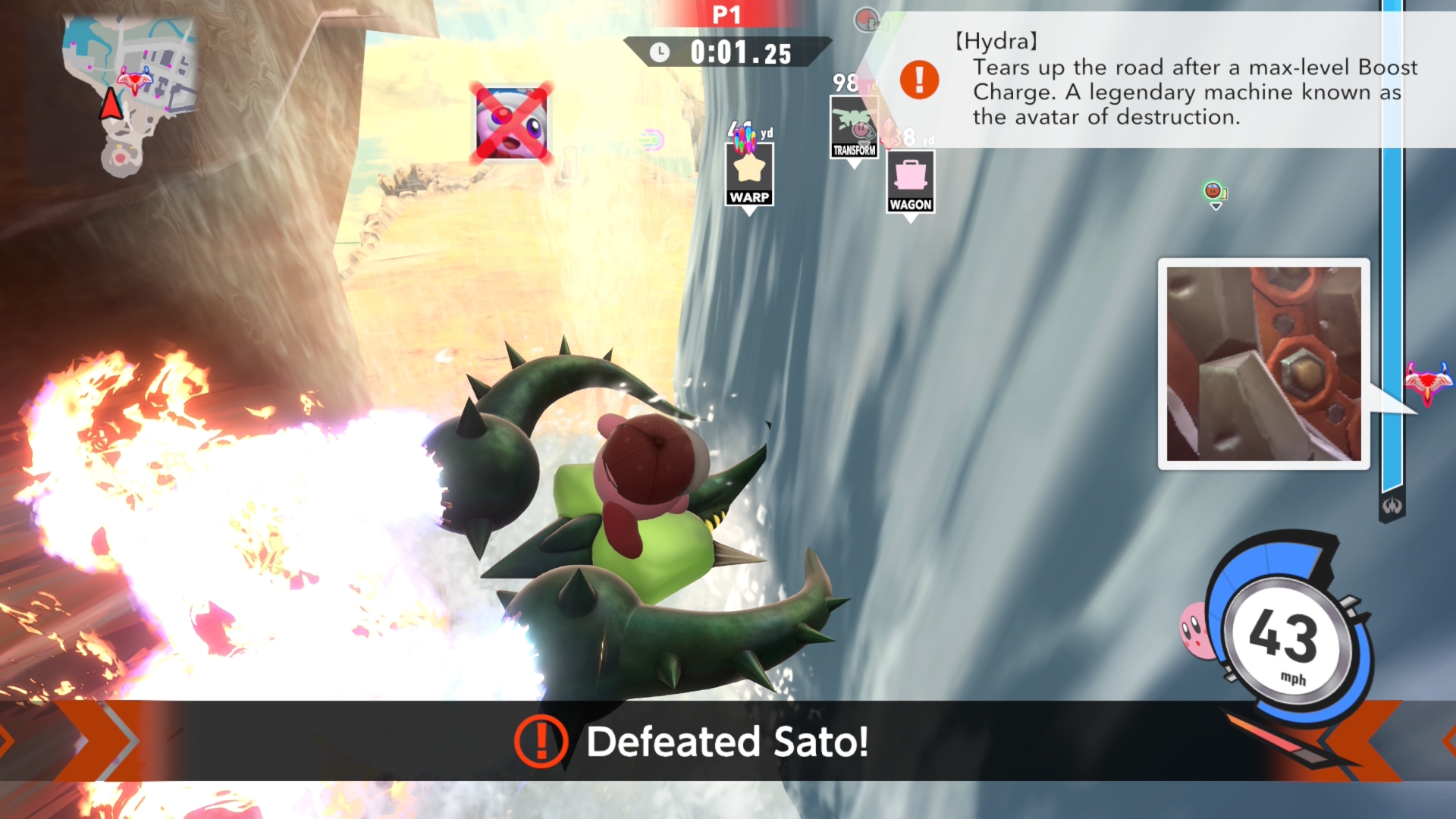1456x819 pixels.
Task: Select the WARP star marker
Action: click(749, 172)
